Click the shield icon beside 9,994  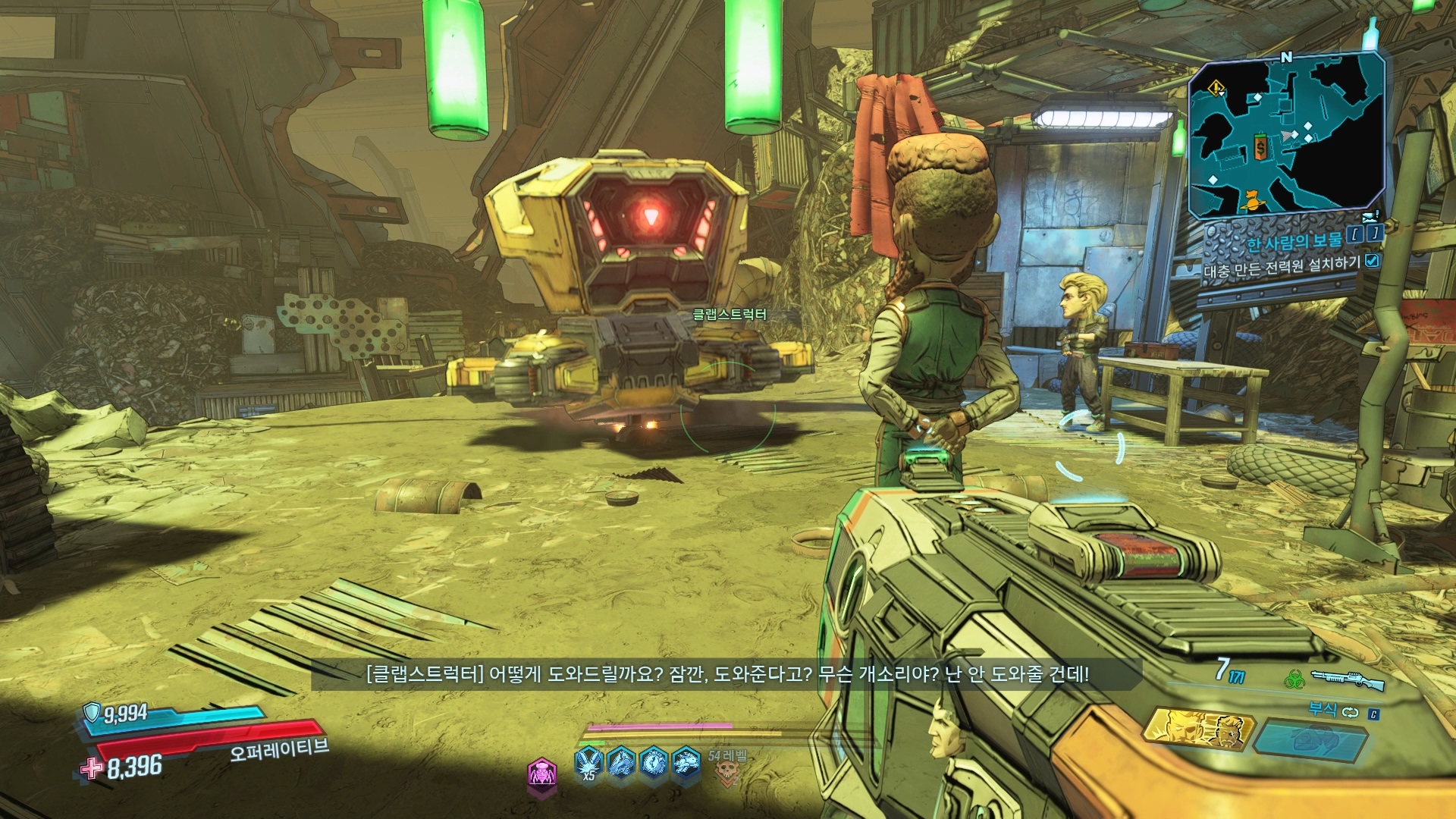pos(92,712)
